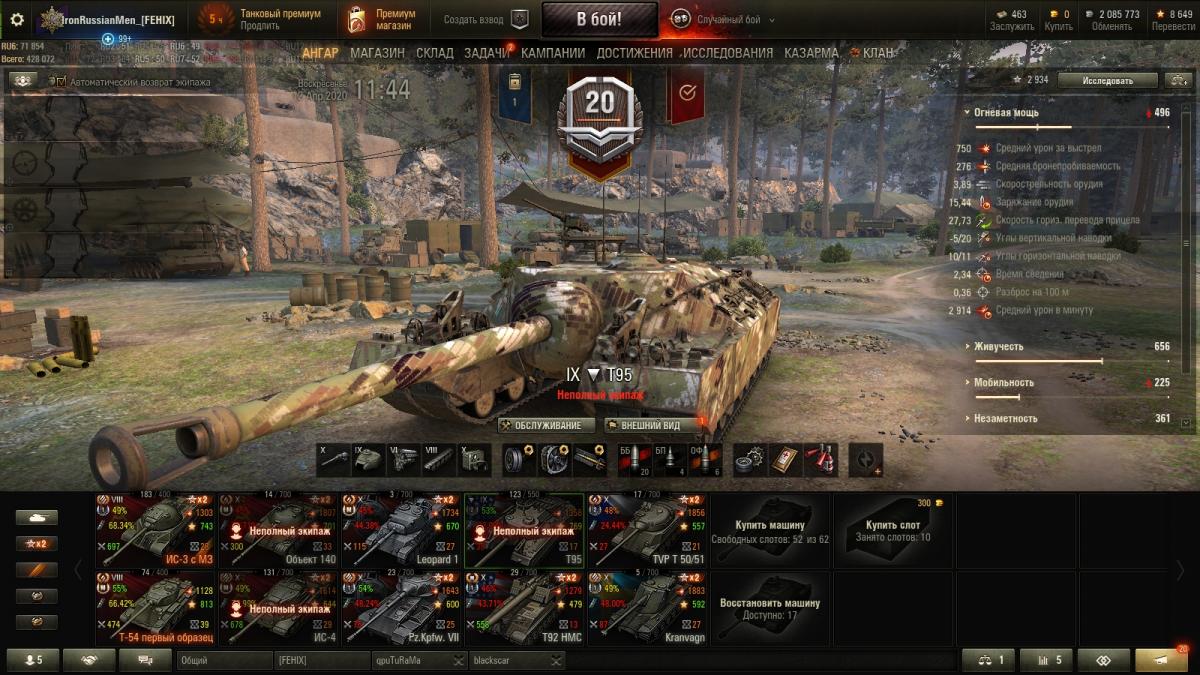Viewport: 1200px width, 675px height.
Task: Click the Исследовать button
Action: [1107, 80]
